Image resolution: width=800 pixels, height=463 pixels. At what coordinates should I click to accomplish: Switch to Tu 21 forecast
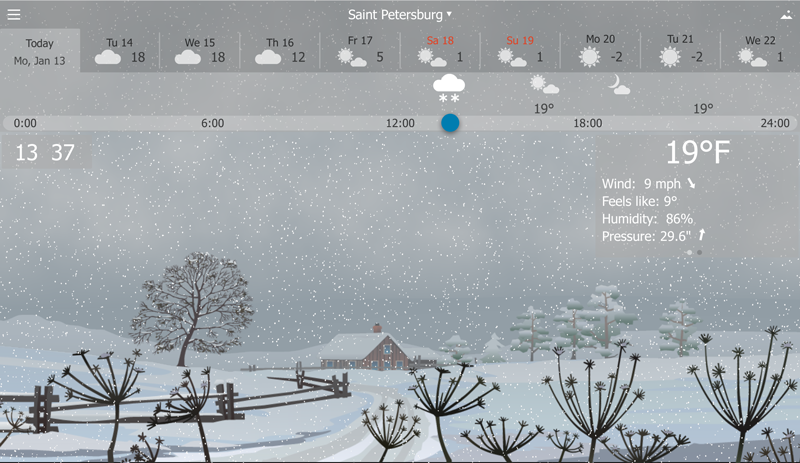coord(680,51)
